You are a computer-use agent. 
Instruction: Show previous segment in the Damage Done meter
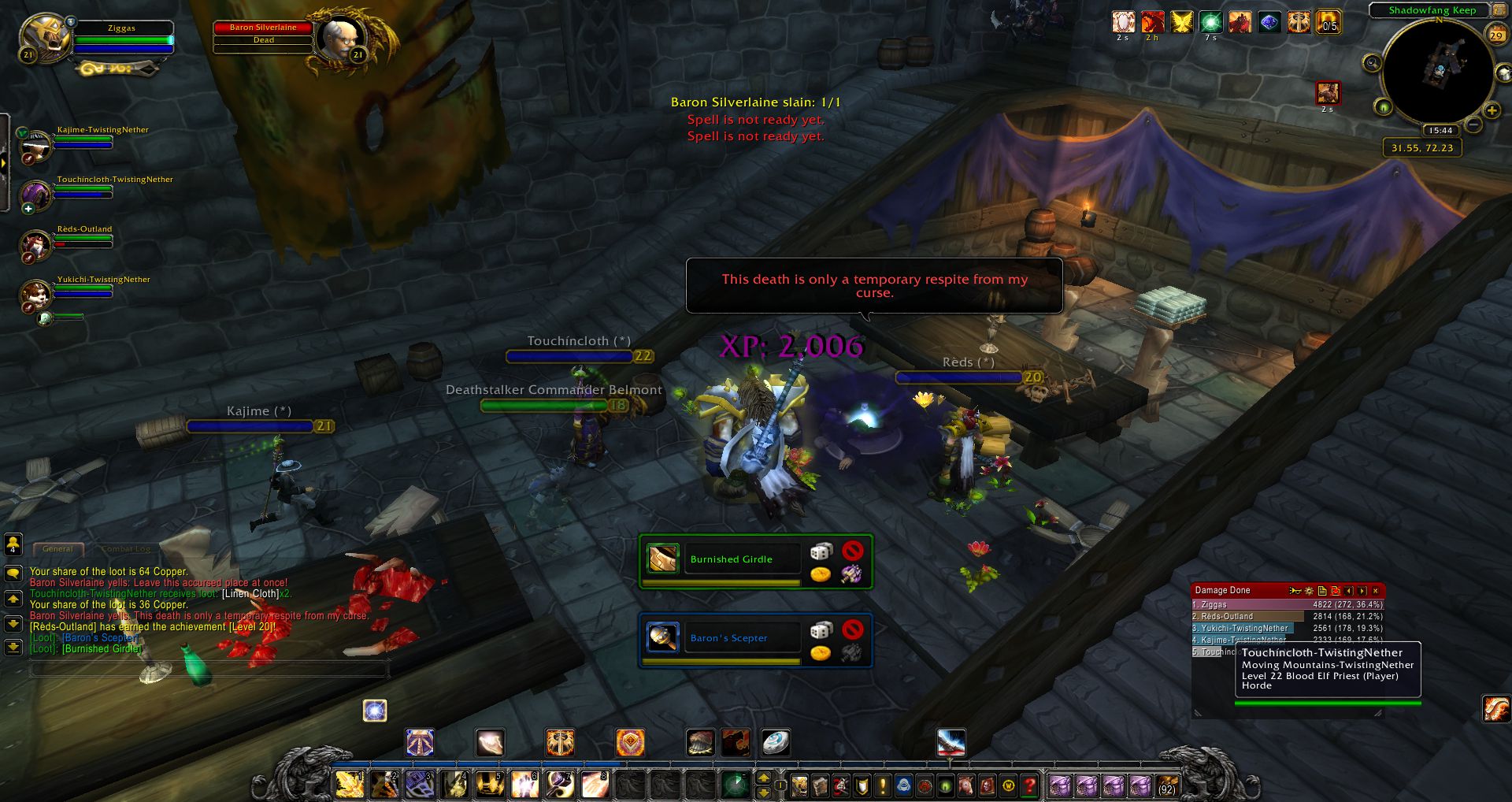(x=1349, y=592)
